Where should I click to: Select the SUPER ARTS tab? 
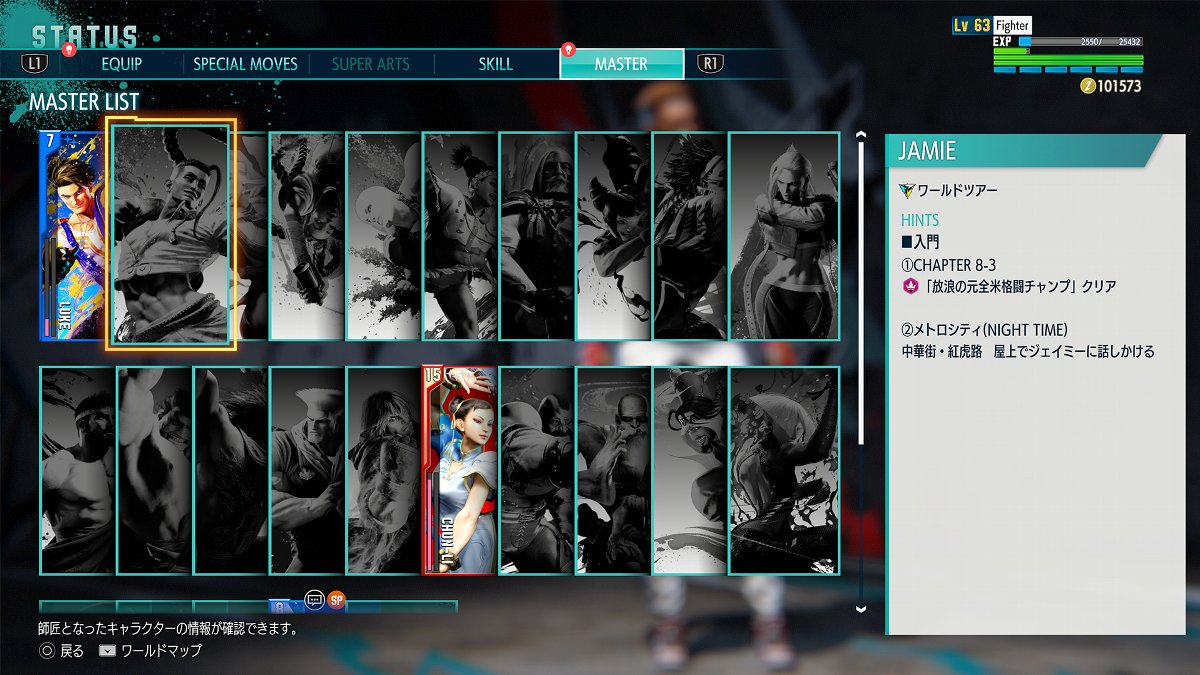(370, 64)
